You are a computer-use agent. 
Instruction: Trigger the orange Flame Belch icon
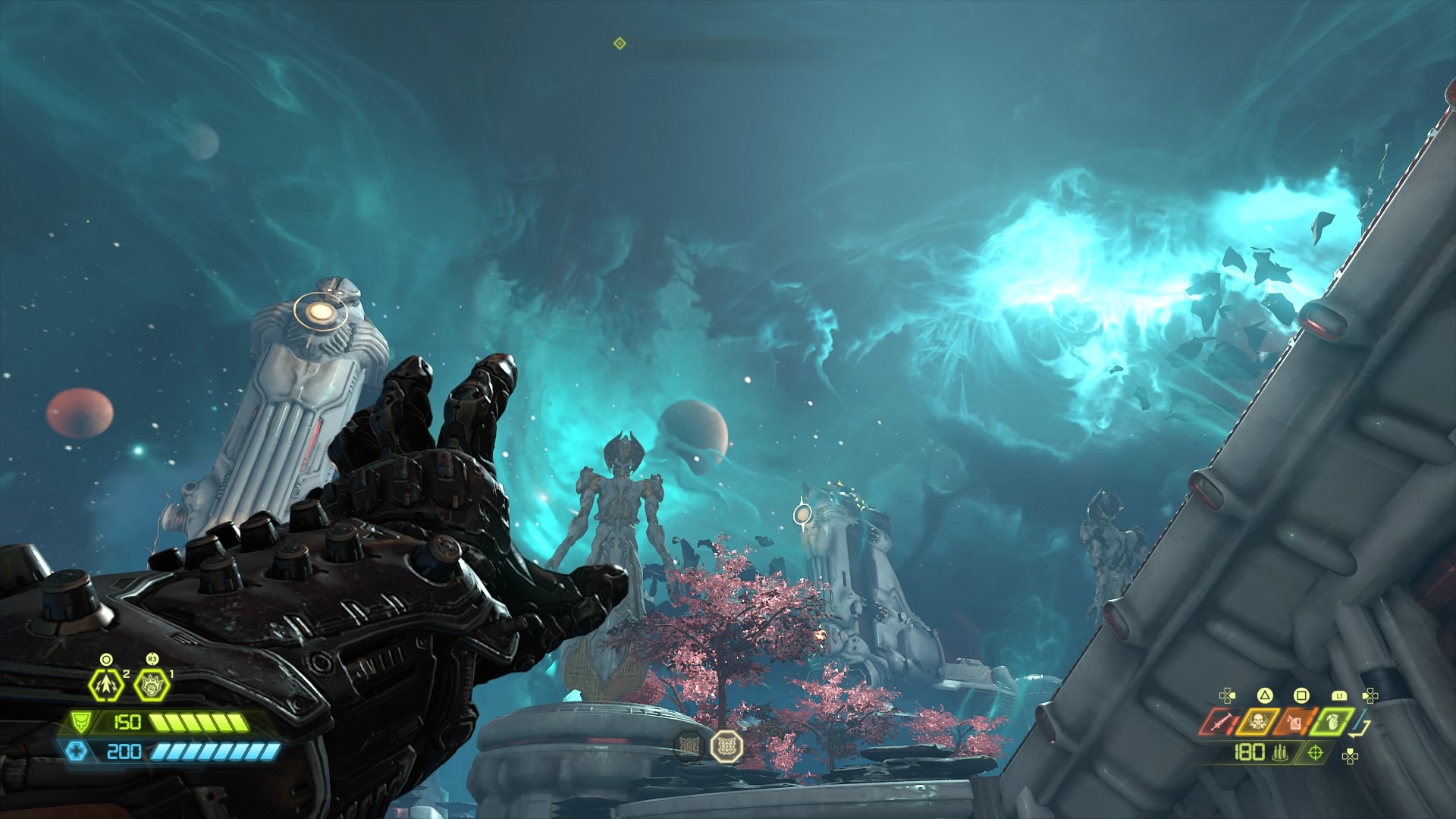coord(1293,723)
